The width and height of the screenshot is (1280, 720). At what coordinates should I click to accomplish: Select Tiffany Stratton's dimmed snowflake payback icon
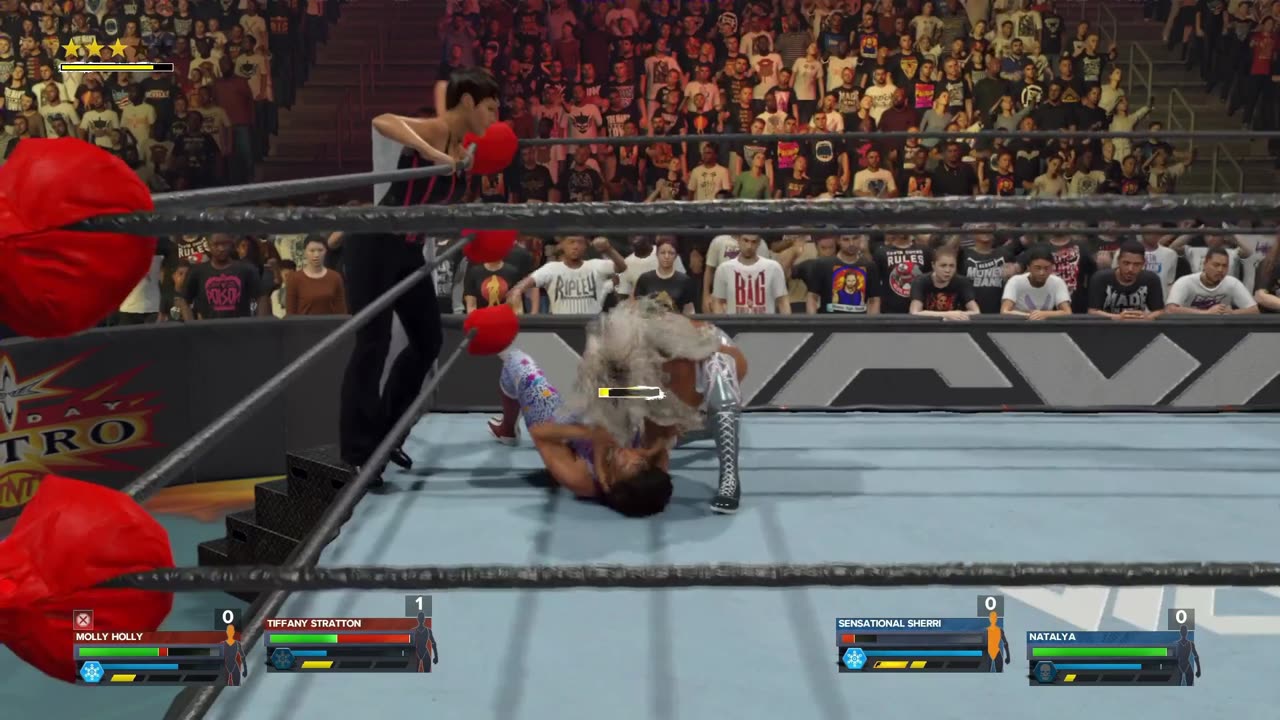coord(283,658)
